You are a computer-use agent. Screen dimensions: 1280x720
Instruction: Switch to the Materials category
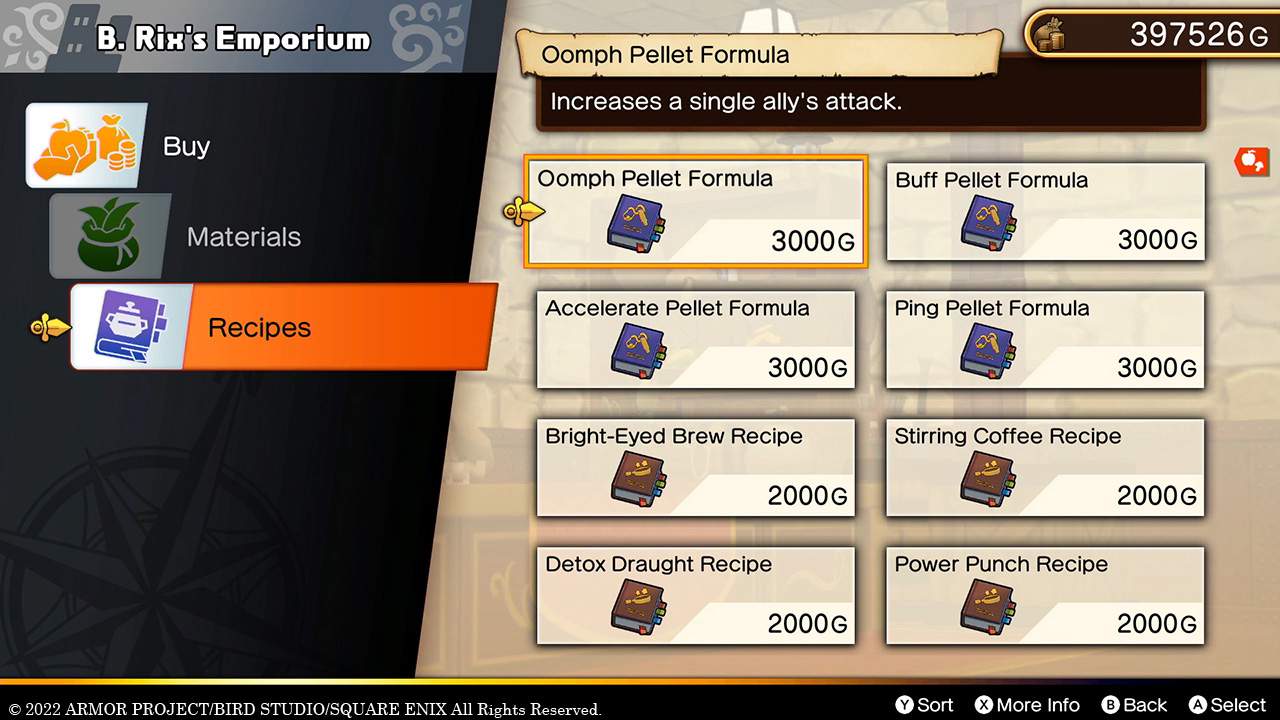point(243,236)
